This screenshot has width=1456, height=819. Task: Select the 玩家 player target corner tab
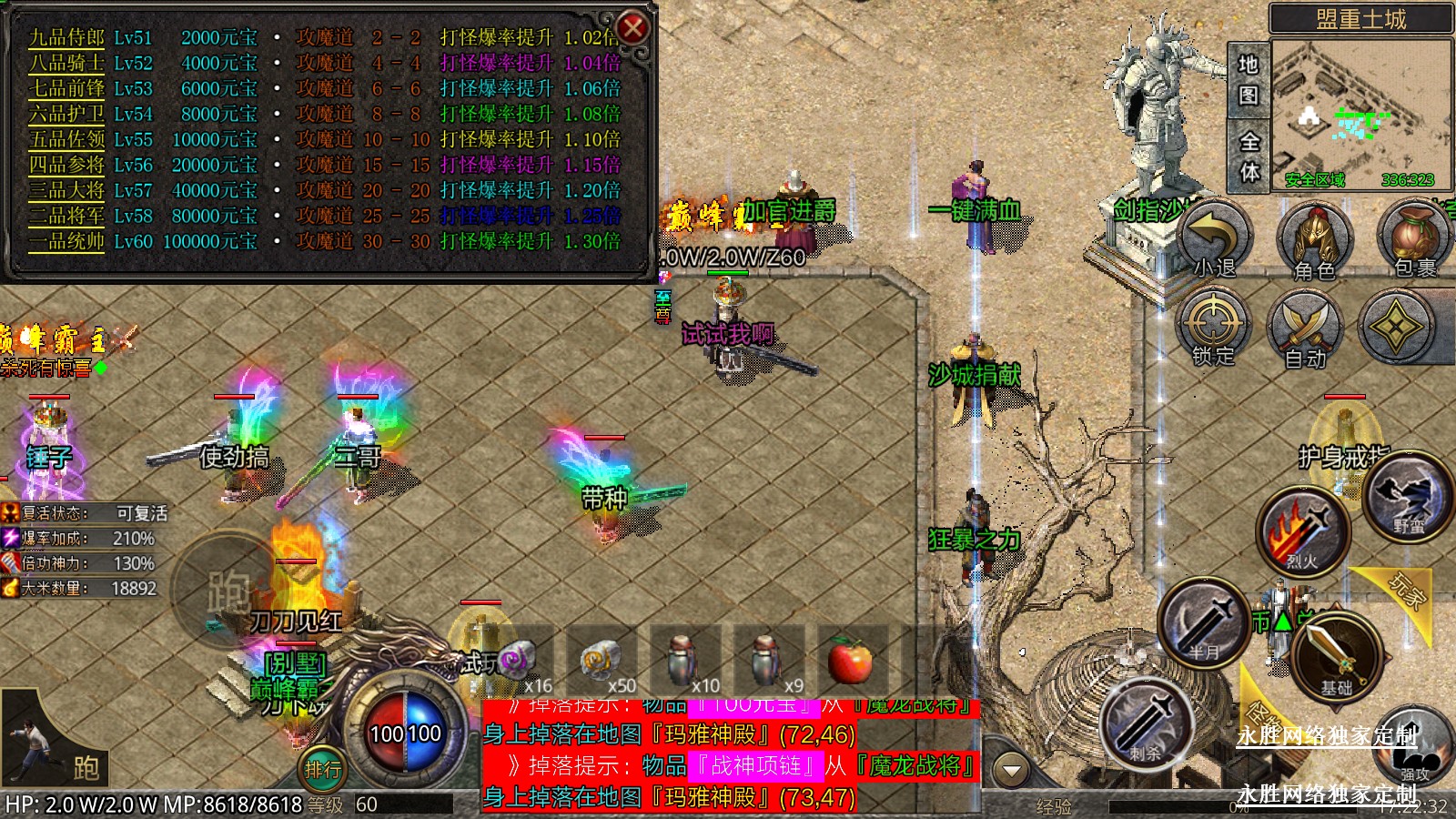[x=1406, y=591]
